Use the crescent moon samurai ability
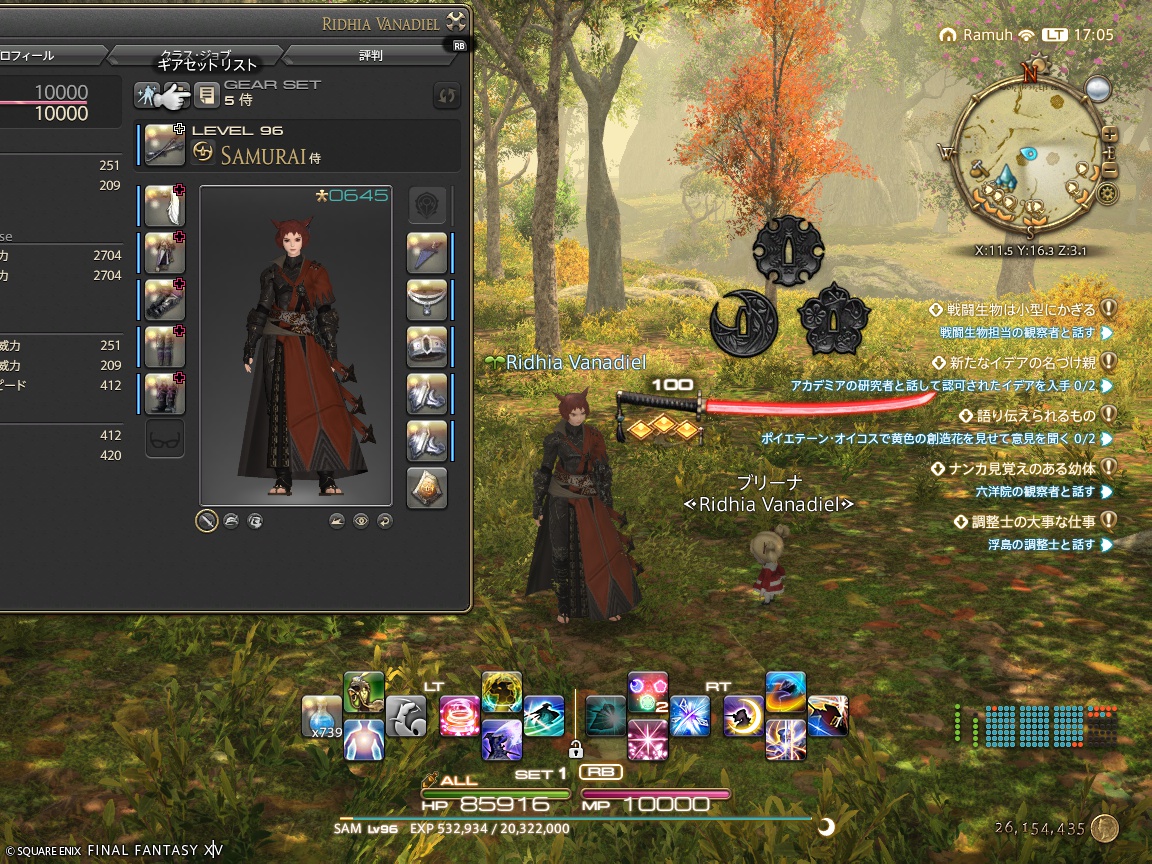1152x864 pixels. (743, 716)
